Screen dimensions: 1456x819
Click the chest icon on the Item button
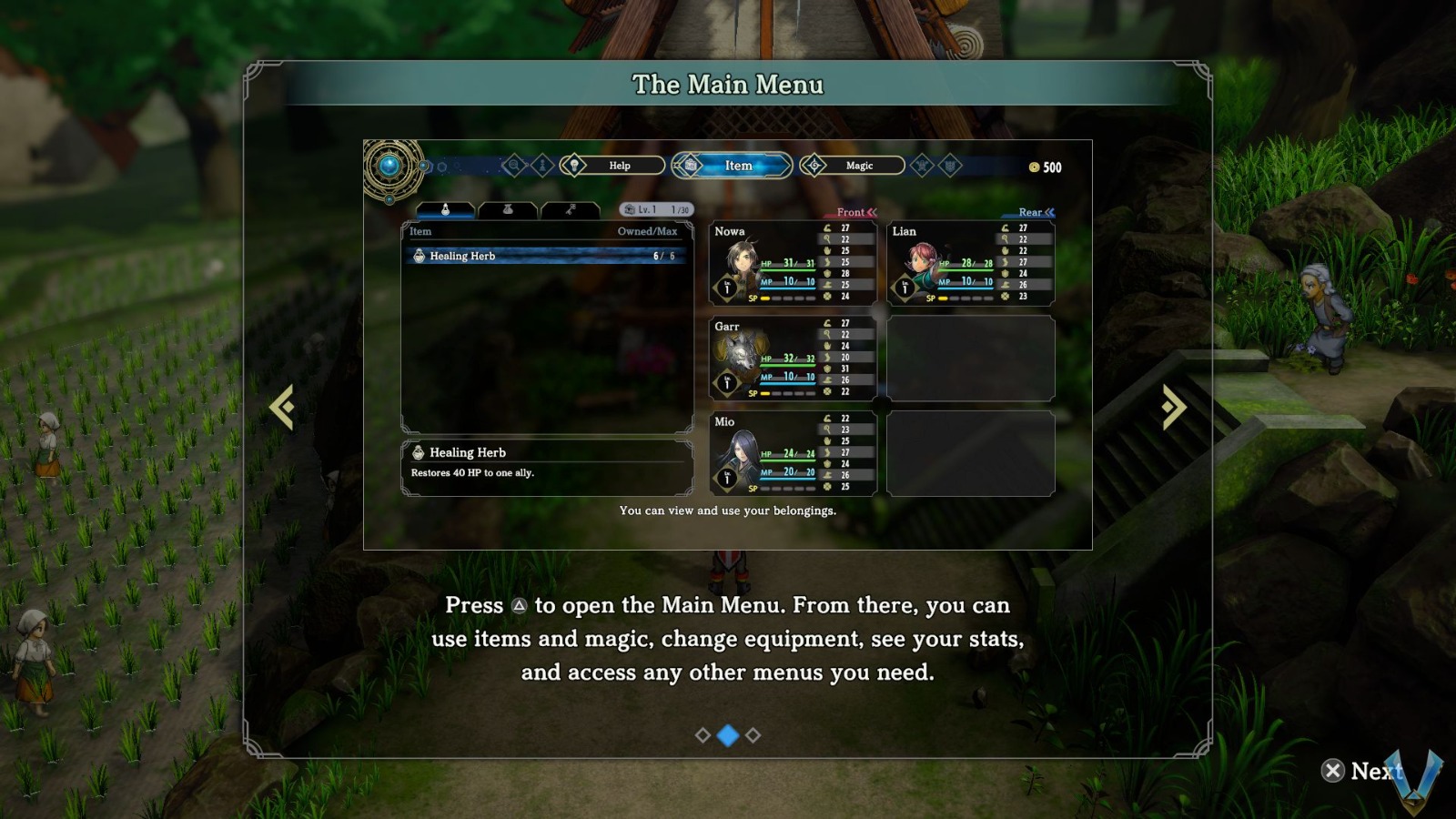(689, 166)
